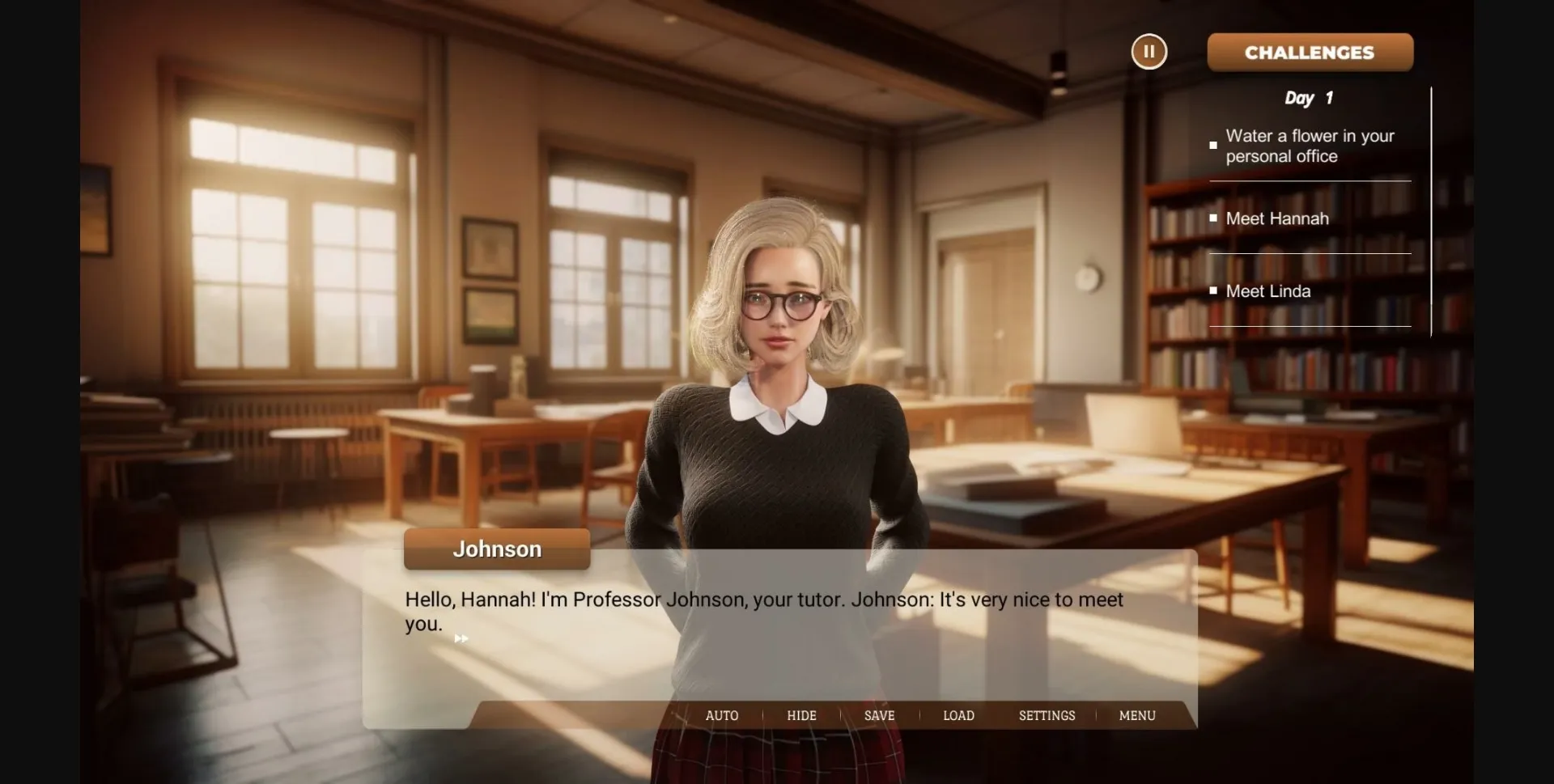Hide the dialogue box
The image size is (1554, 784).
tap(801, 715)
